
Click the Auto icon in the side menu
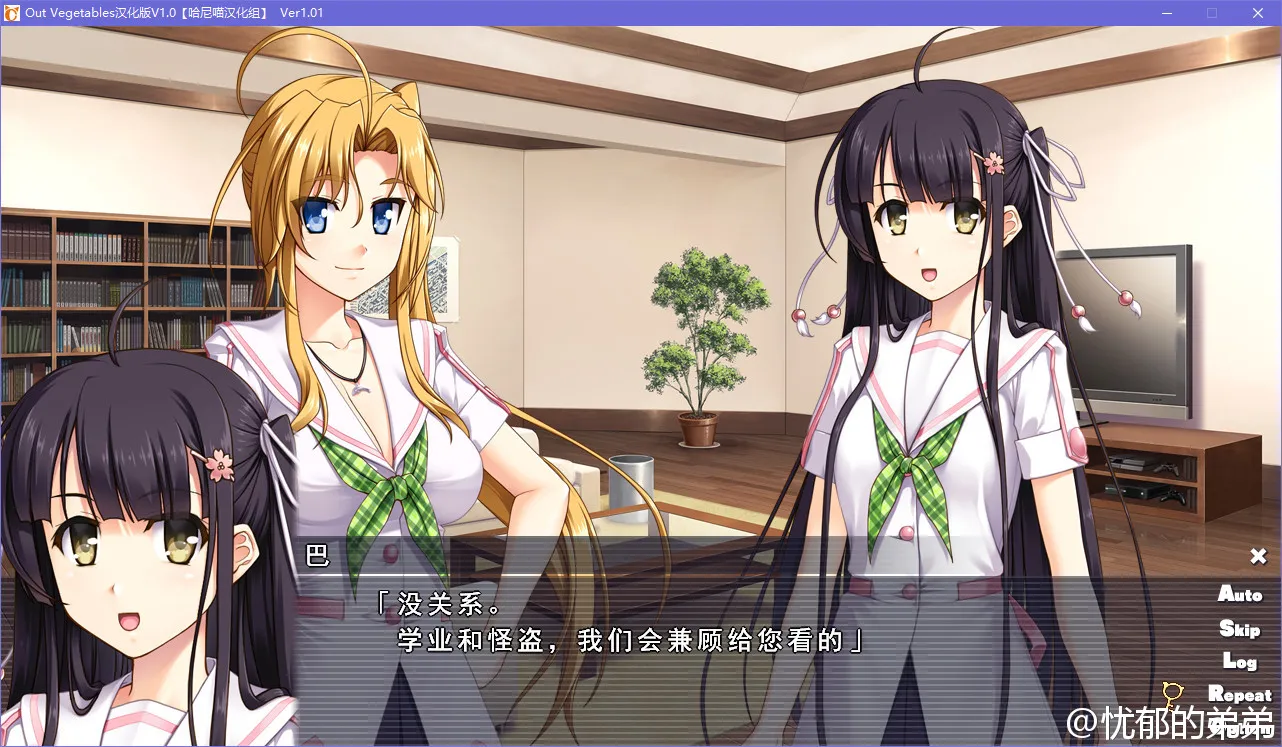(x=1240, y=595)
